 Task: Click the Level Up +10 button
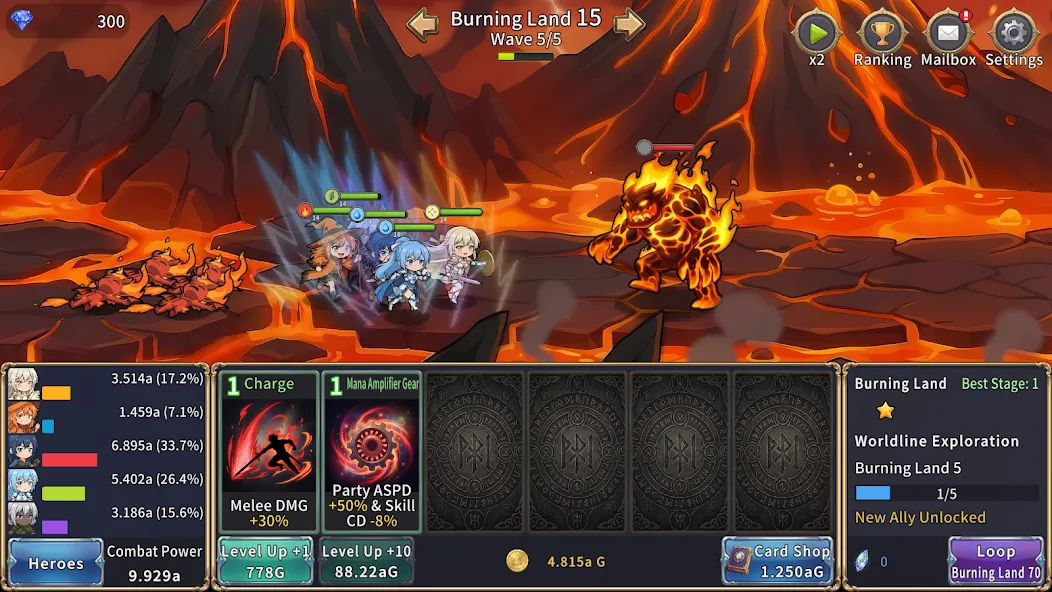(x=366, y=560)
